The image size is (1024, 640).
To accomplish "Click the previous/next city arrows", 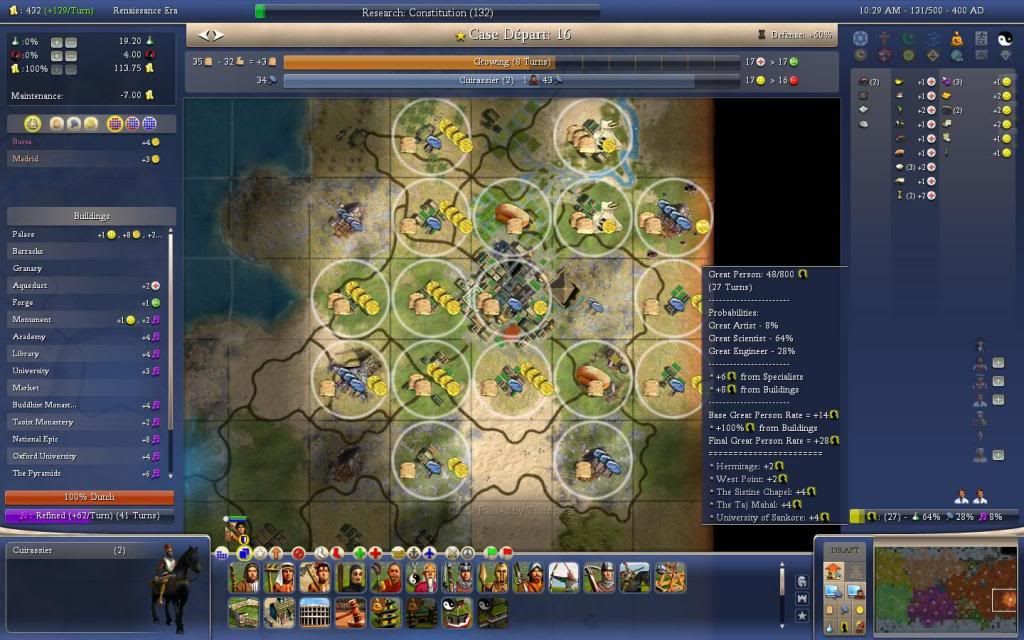I will tap(212, 35).
